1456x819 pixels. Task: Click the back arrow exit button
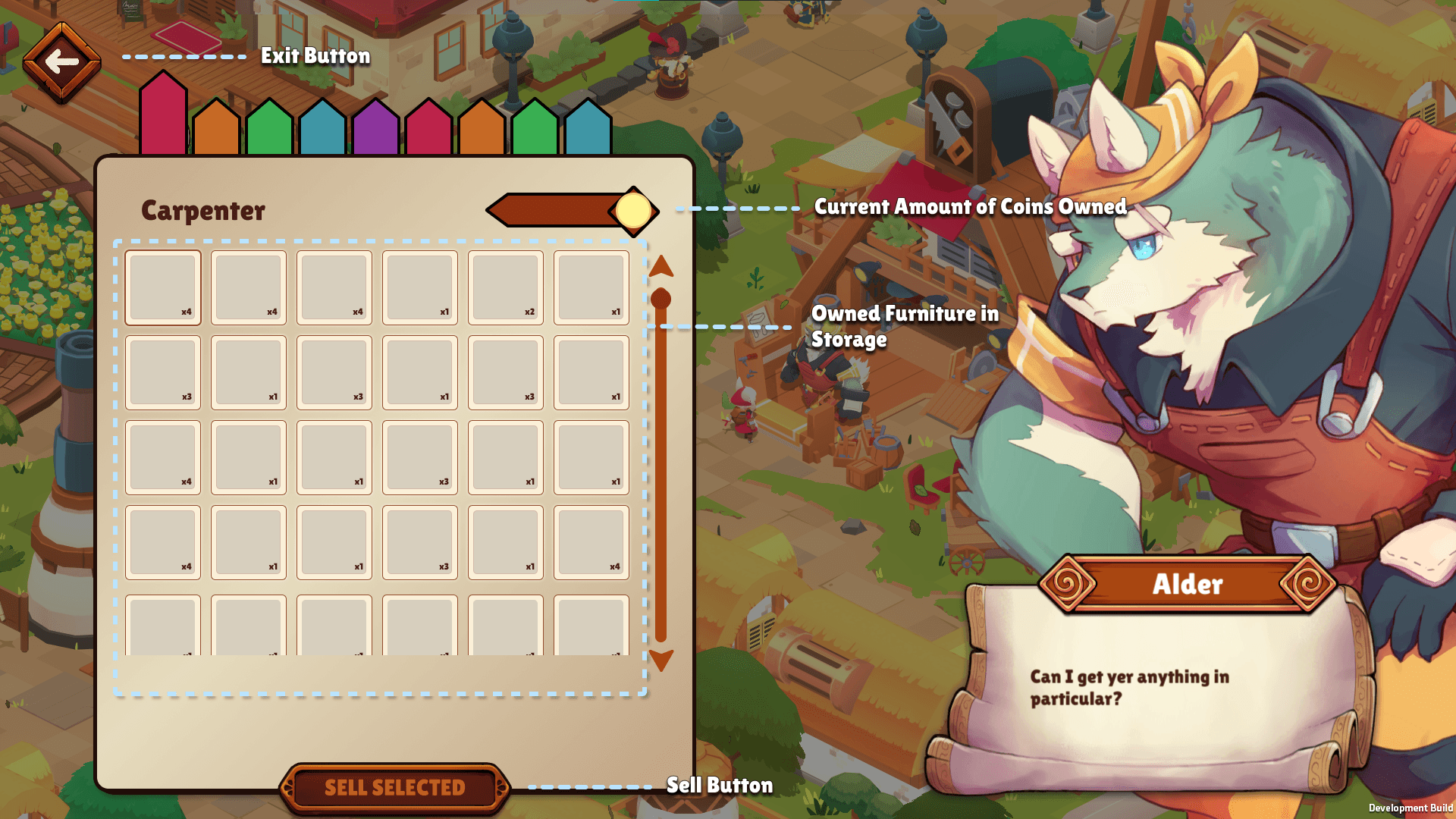[x=61, y=62]
